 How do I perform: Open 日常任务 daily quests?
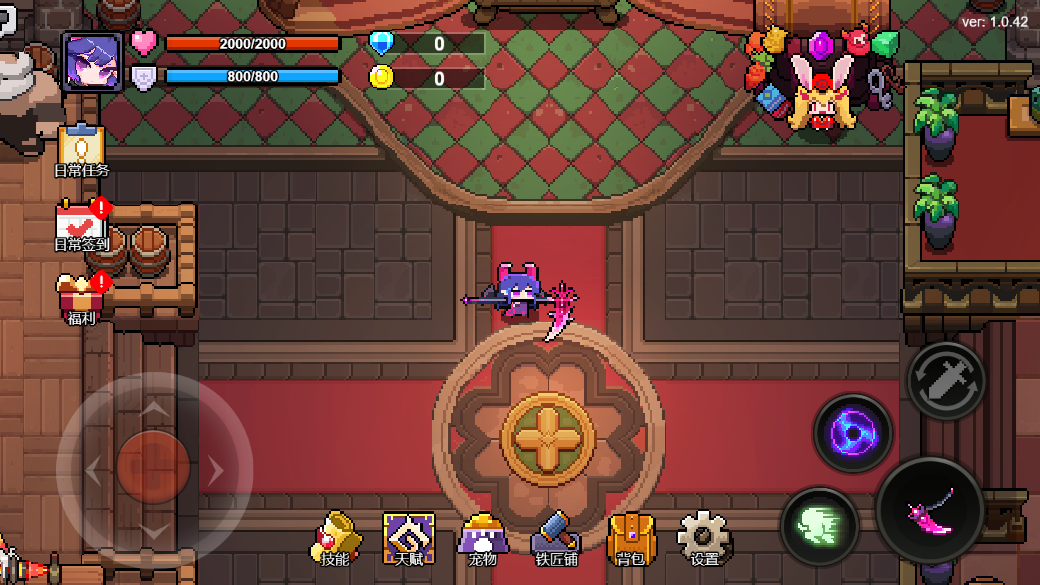pyautogui.click(x=82, y=150)
